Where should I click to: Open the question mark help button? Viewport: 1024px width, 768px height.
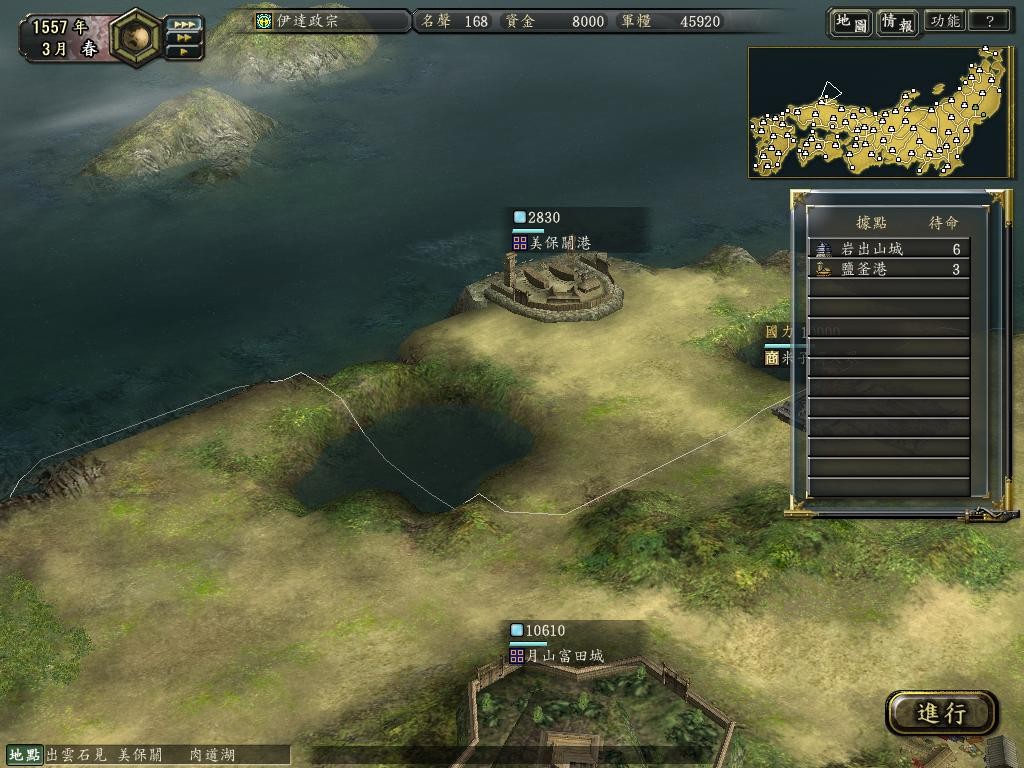click(990, 21)
